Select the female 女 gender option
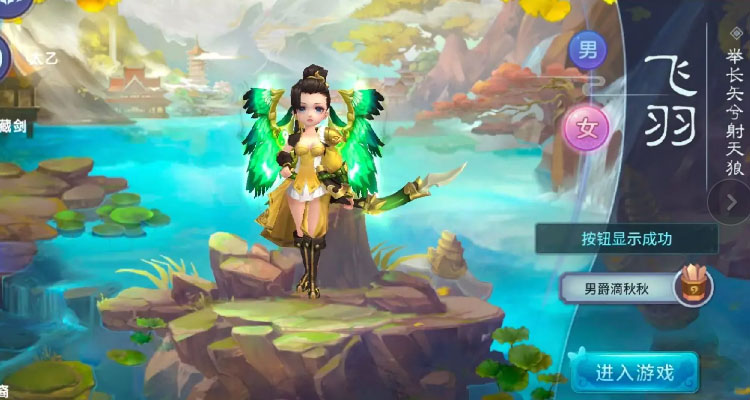This screenshot has width=750, height=400. point(587,127)
